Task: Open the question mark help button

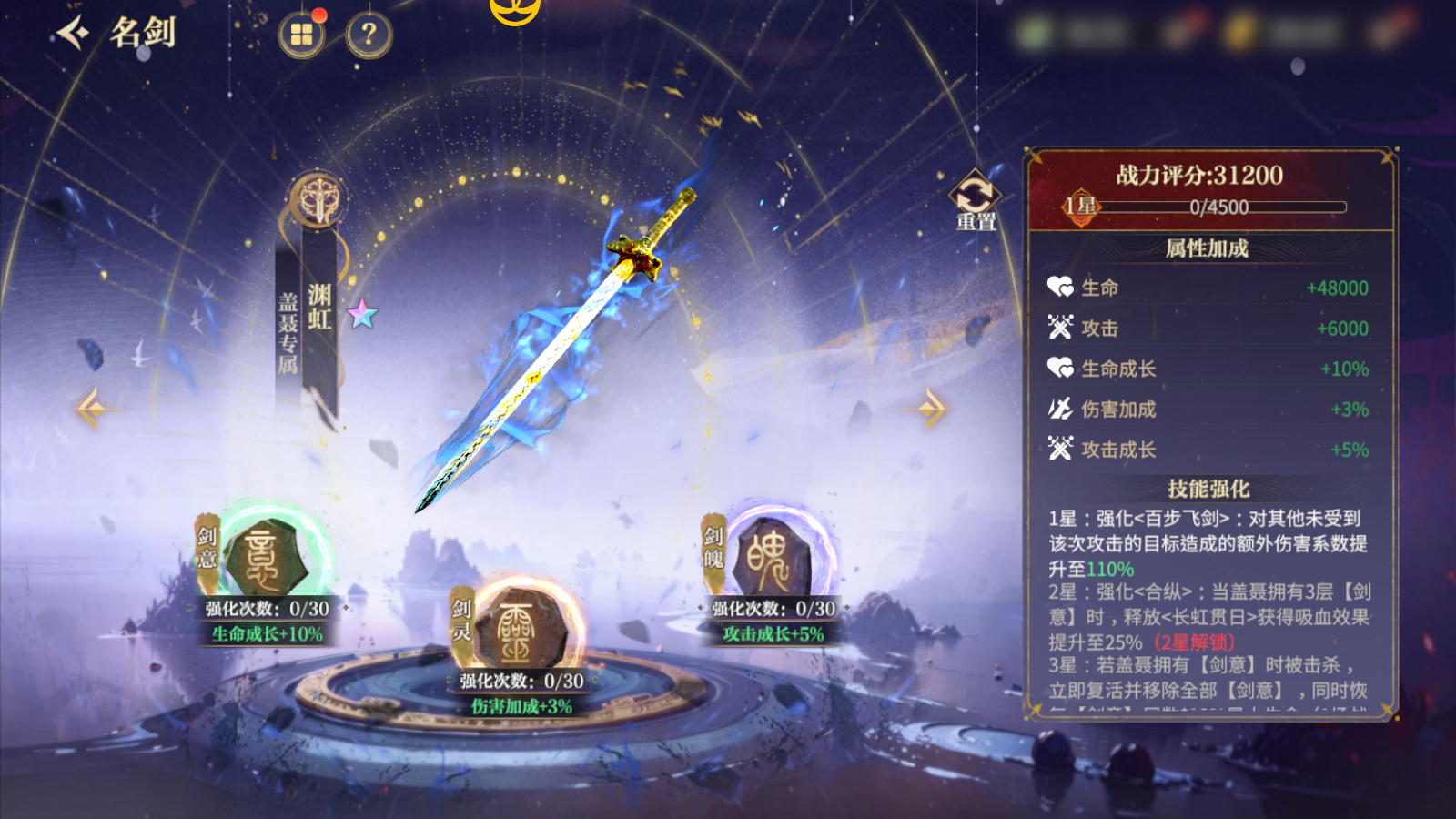Action: pyautogui.click(x=369, y=35)
